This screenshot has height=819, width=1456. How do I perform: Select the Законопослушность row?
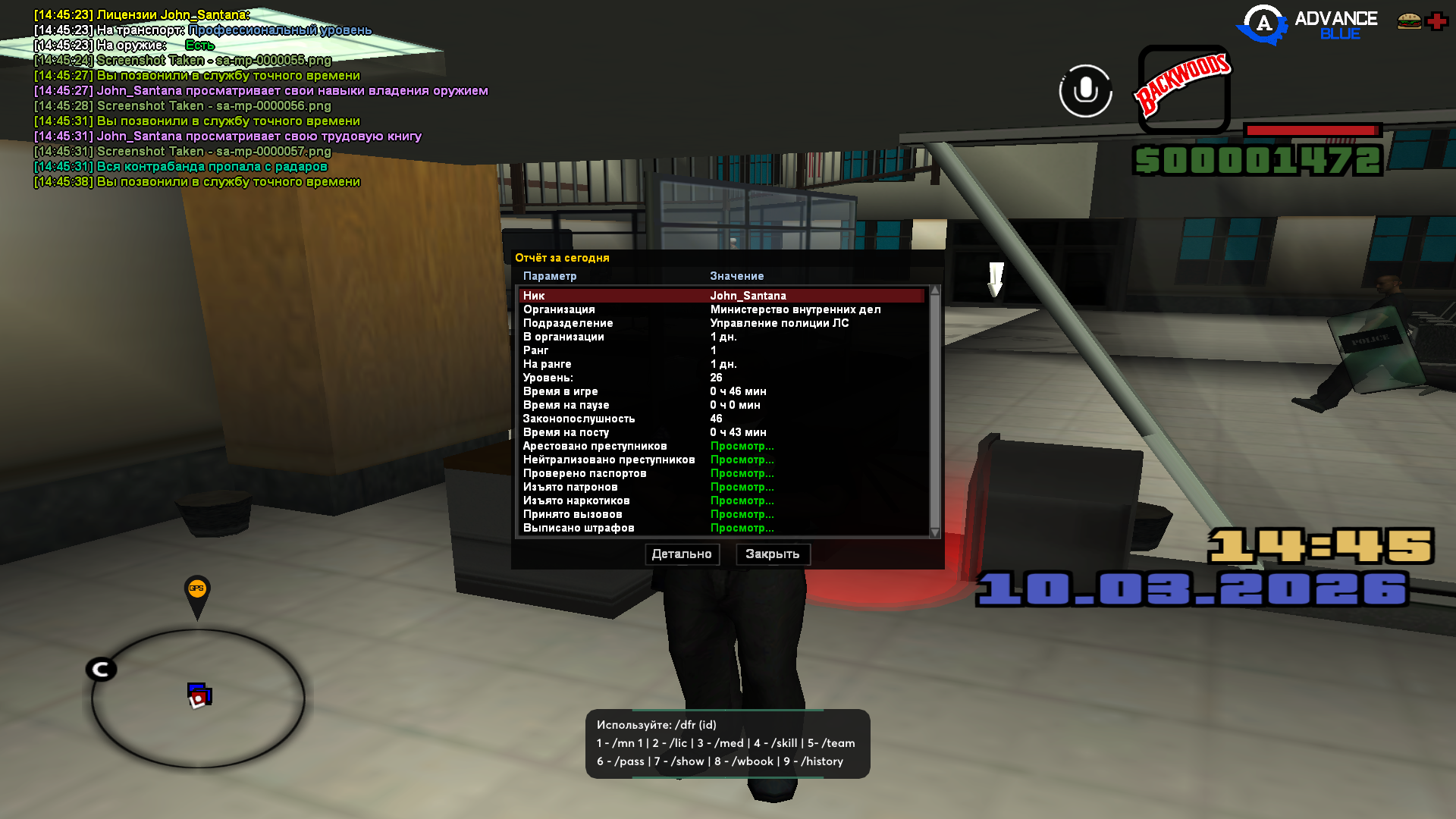pos(720,419)
